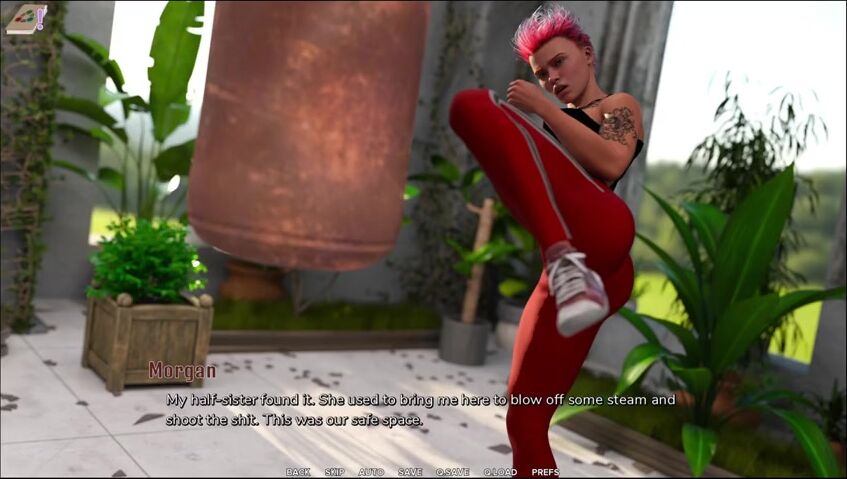The width and height of the screenshot is (847, 479).
Task: Open the PREFS preferences menu
Action: coord(545,472)
